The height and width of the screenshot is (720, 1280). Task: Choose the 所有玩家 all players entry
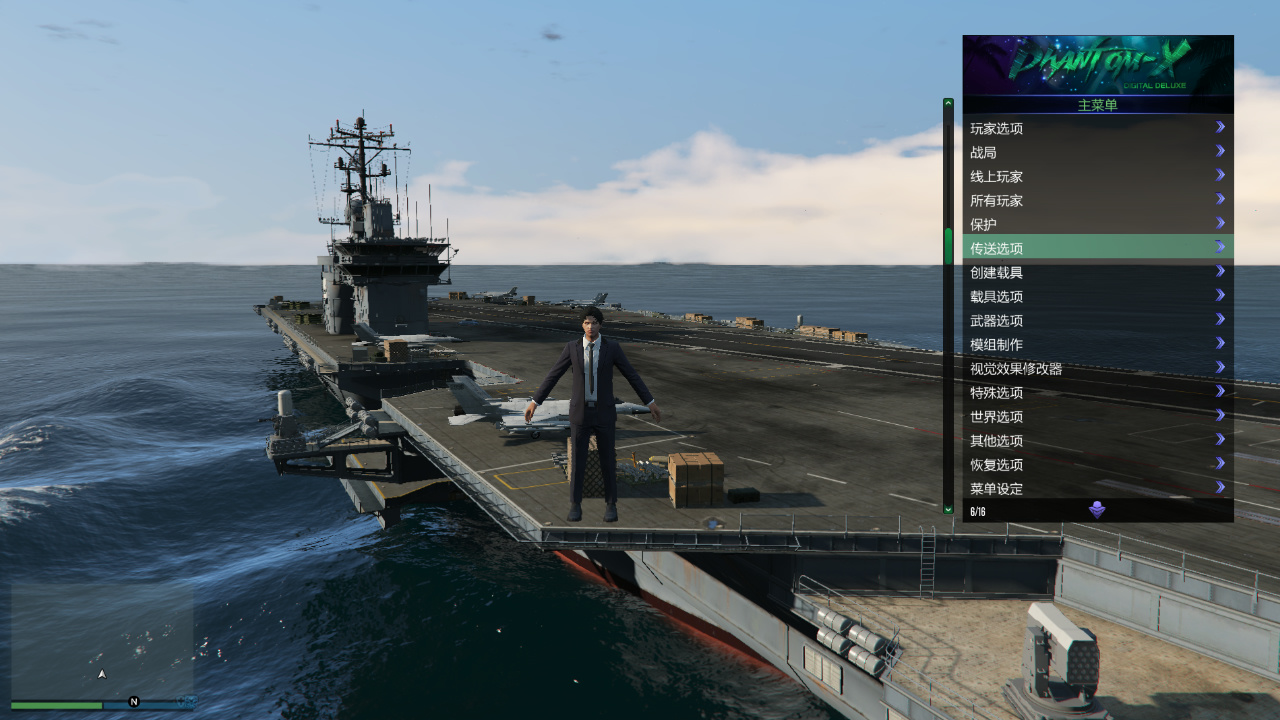click(1097, 200)
